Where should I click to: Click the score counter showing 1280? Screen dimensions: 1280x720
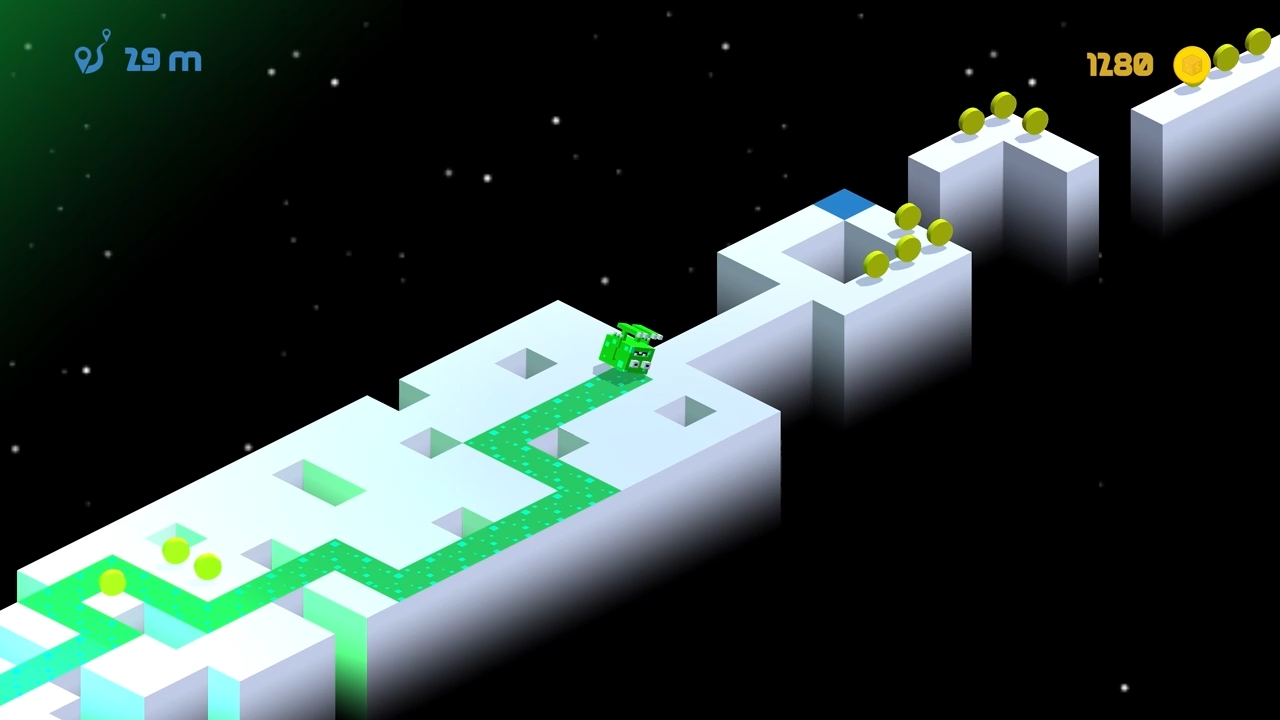[1118, 64]
